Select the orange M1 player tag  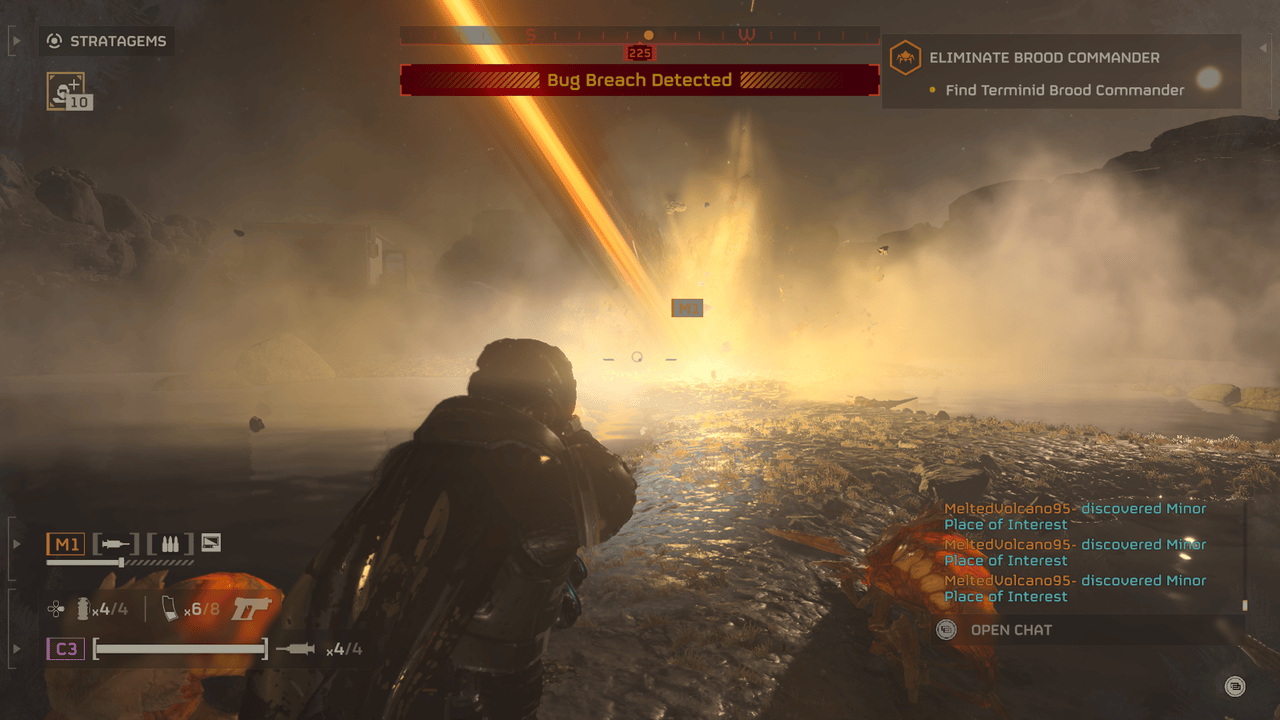point(66,544)
